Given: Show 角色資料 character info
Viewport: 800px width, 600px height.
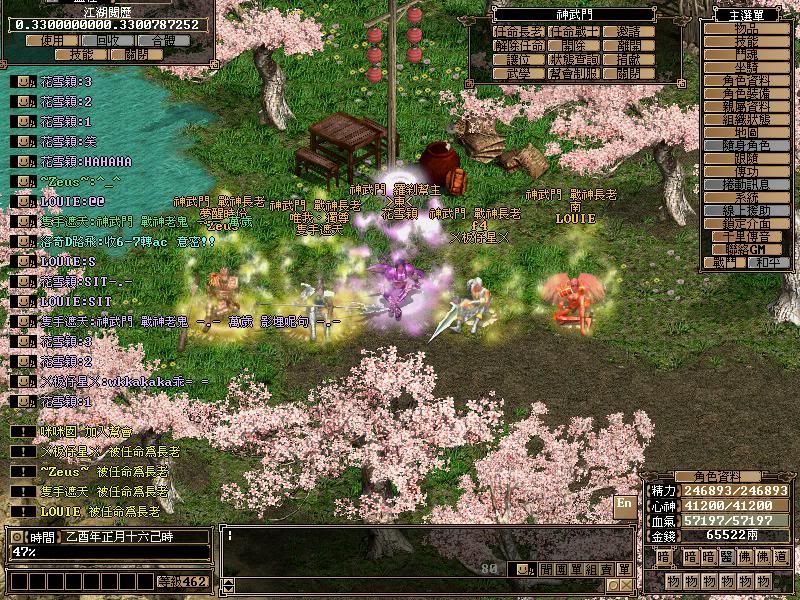Looking at the screenshot, I should (x=746, y=80).
